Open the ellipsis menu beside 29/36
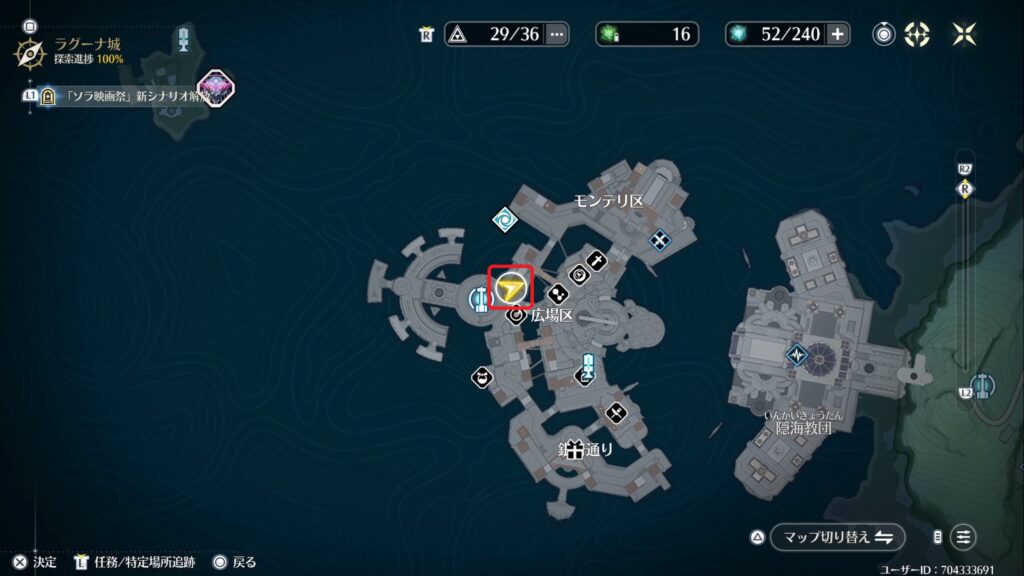Viewport: 1024px width, 576px height. point(557,34)
